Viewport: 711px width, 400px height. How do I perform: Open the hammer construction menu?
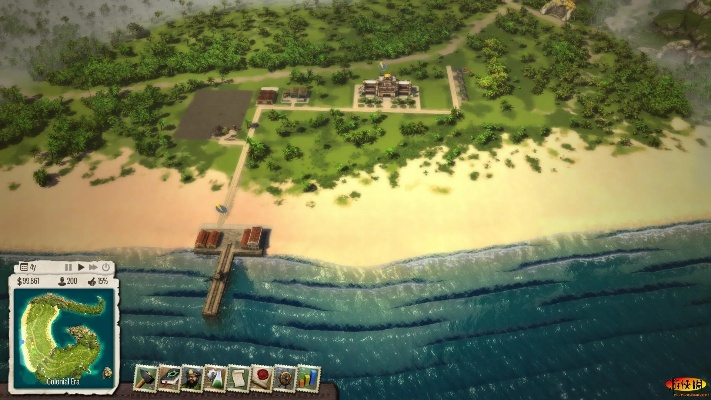145,378
